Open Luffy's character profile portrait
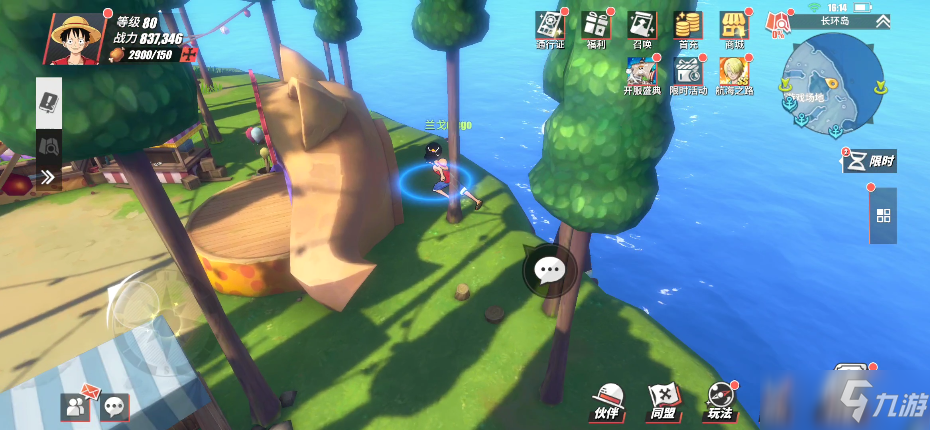The height and width of the screenshot is (430, 930). (75, 39)
